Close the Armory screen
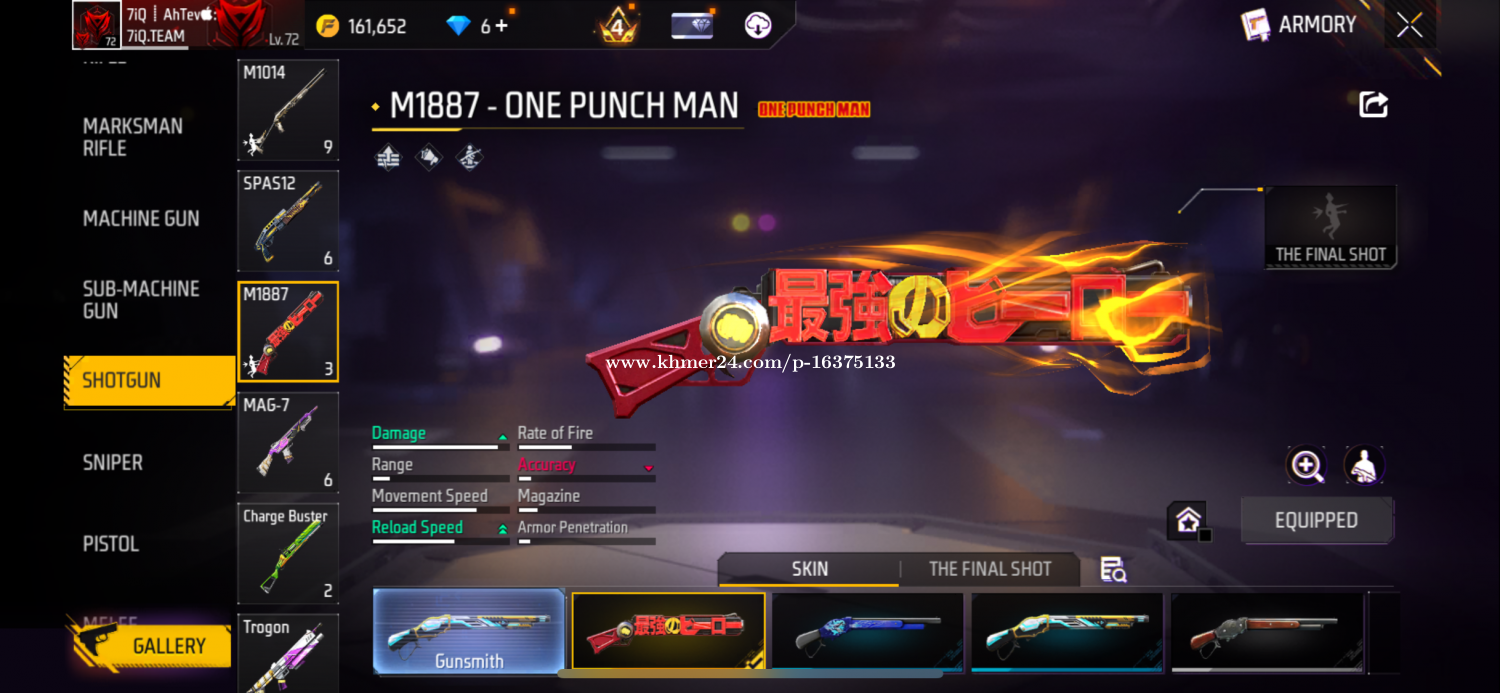This screenshot has height=693, width=1500. point(1409,25)
